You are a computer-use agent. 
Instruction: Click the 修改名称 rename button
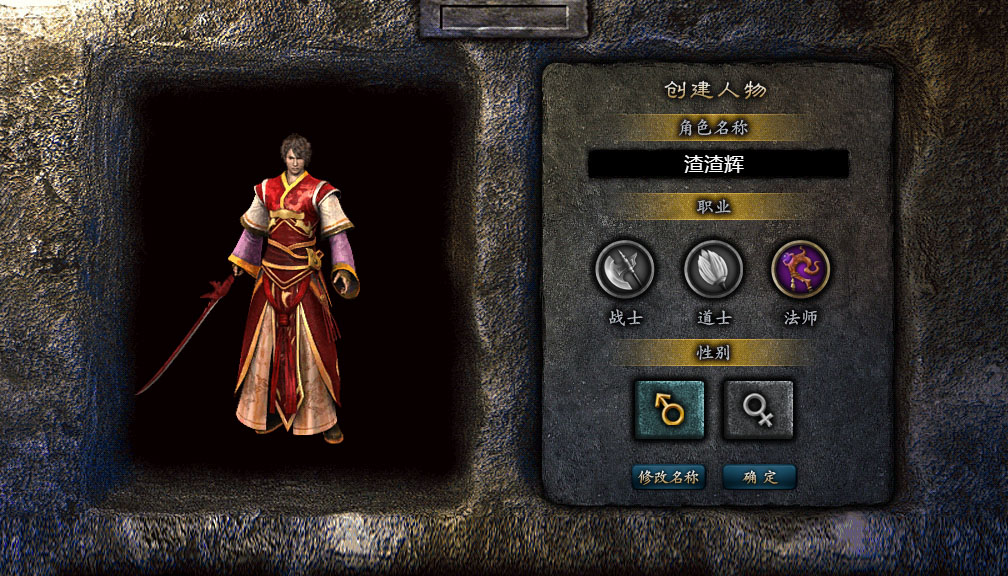pos(669,477)
